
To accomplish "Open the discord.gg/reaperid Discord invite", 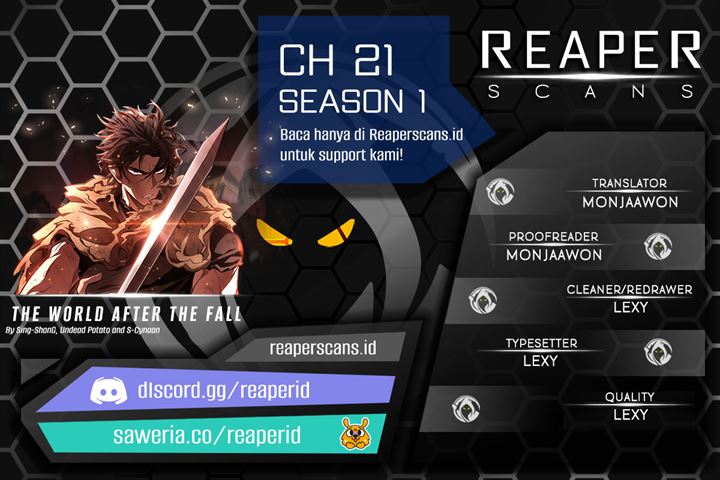I will [x=233, y=391].
